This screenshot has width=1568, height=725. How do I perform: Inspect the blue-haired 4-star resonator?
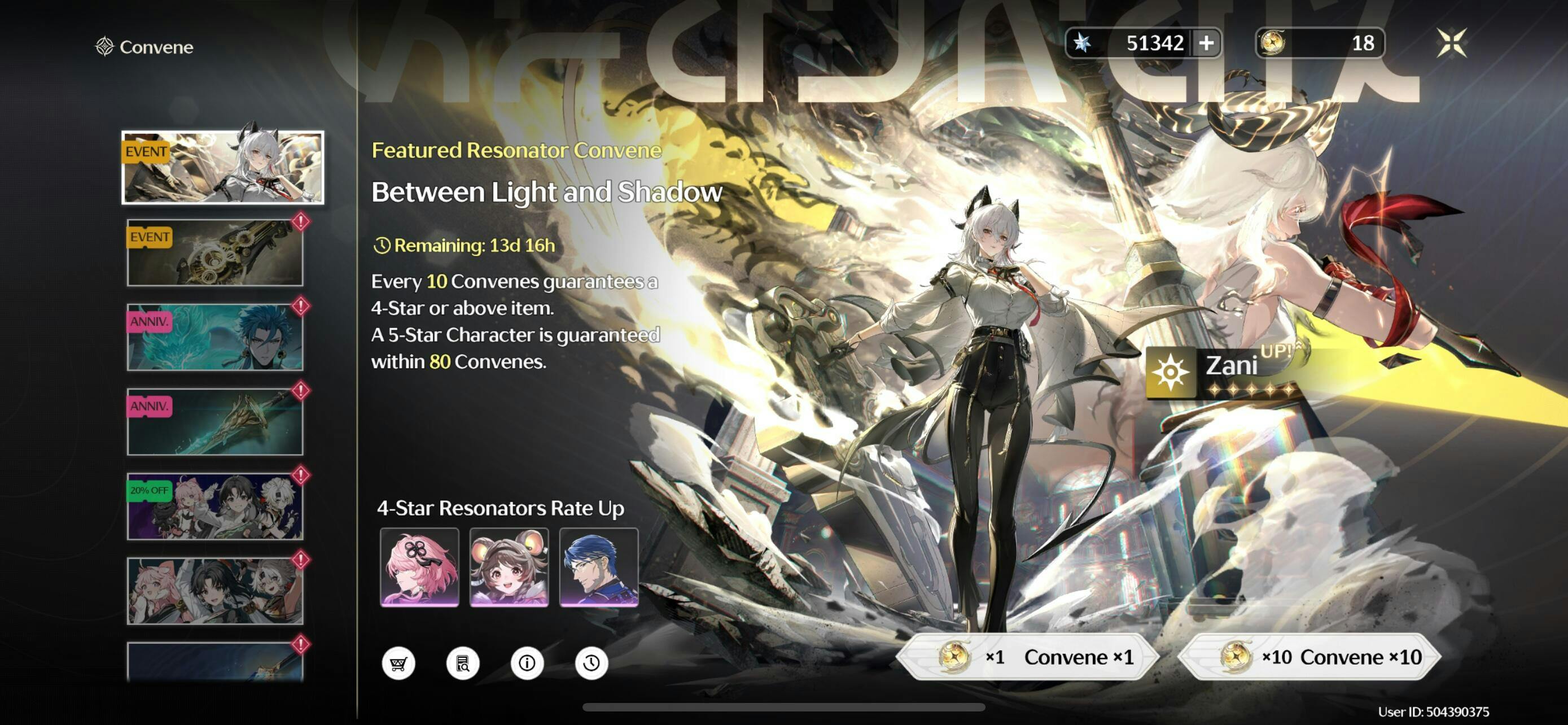(x=598, y=567)
